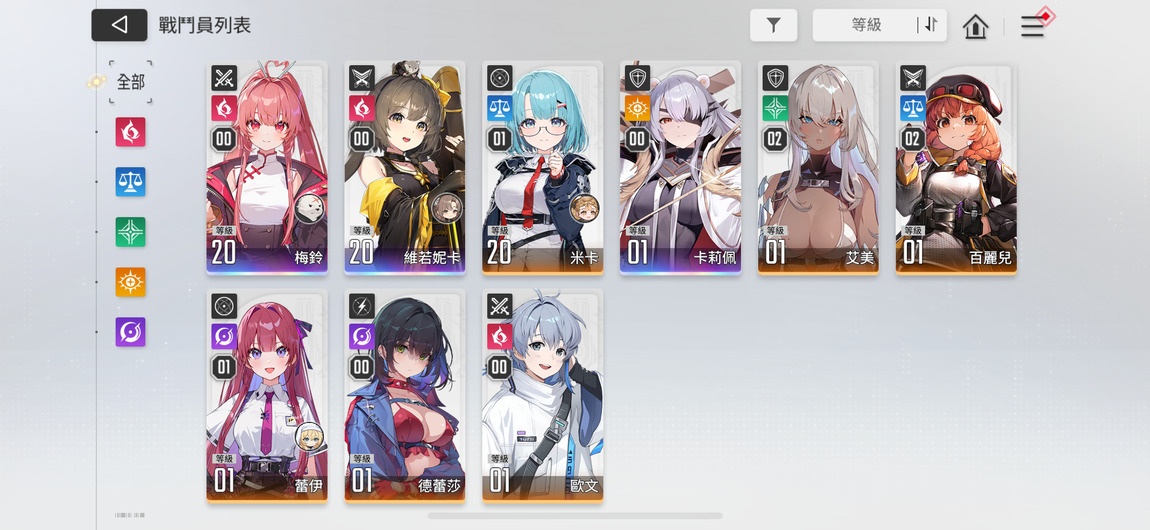Choose the 維若妮卡 character card
Image resolution: width=1150 pixels, height=530 pixels.
405,168
